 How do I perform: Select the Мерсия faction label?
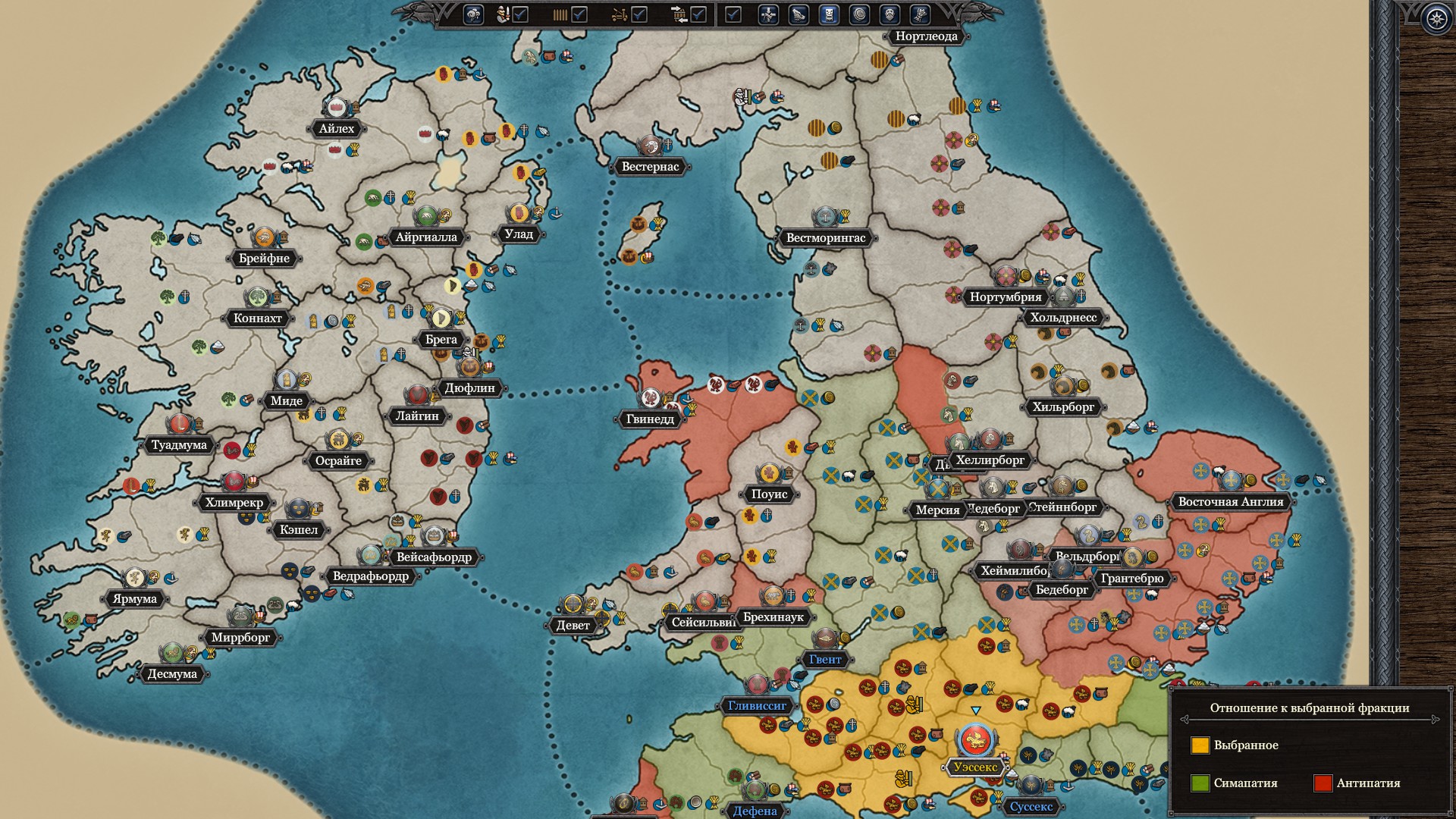point(937,510)
